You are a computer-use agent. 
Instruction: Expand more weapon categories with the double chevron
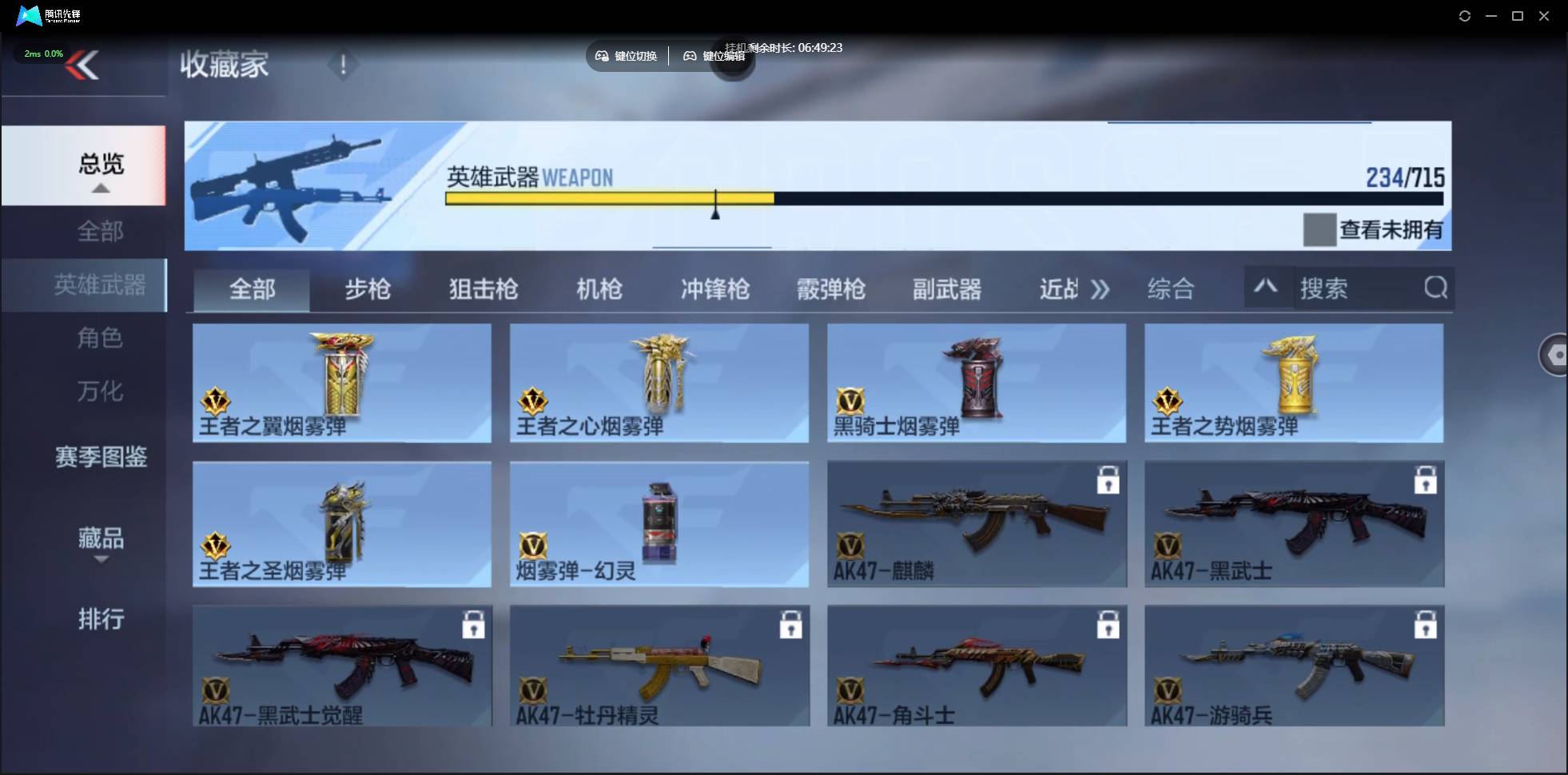(x=1100, y=290)
